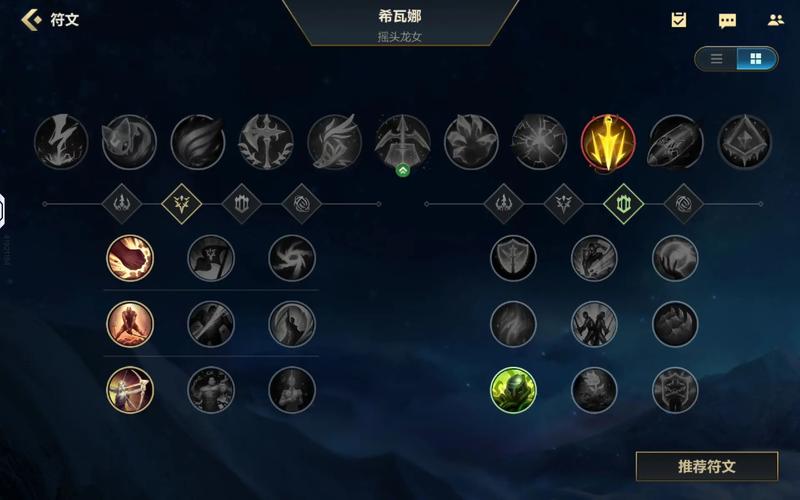The image size is (800, 500).
Task: Choose the grey shield rune
Action: (x=513, y=258)
